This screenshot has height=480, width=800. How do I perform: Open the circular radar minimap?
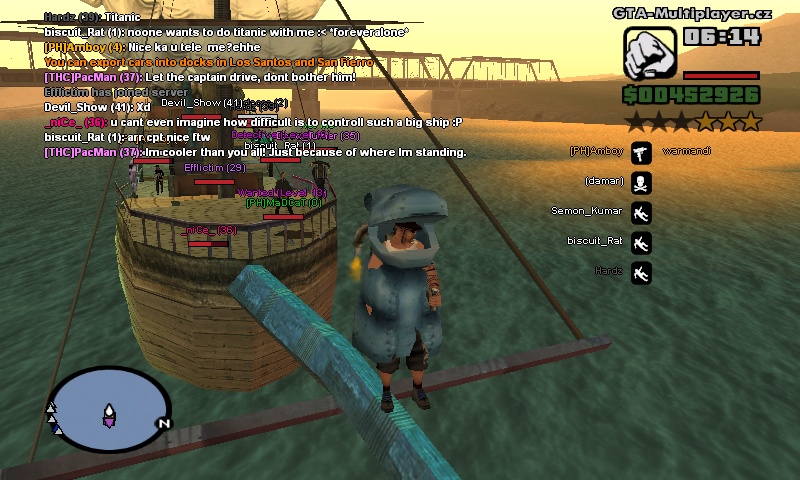[x=108, y=408]
